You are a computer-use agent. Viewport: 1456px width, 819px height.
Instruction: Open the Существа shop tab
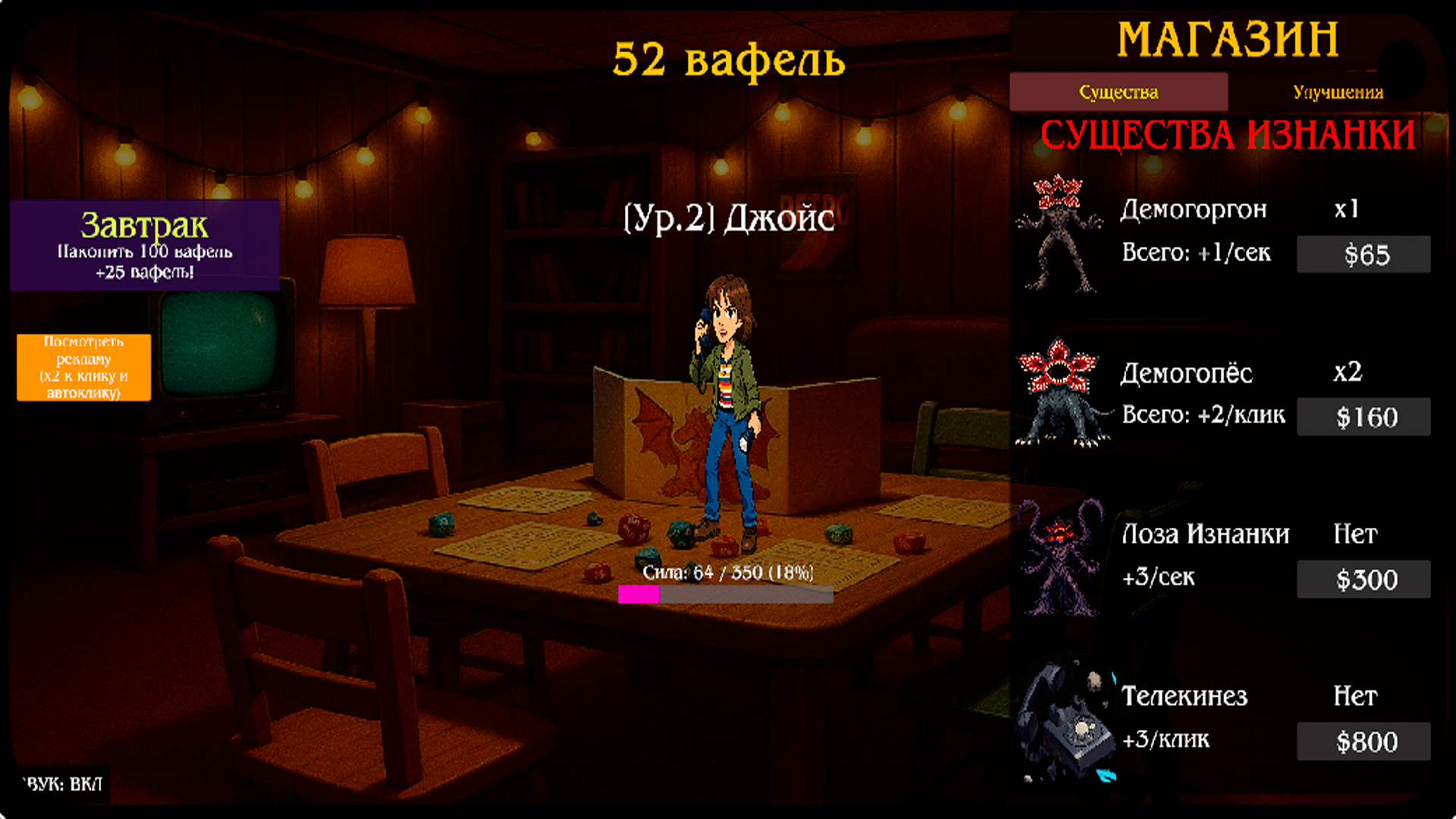[x=1119, y=92]
